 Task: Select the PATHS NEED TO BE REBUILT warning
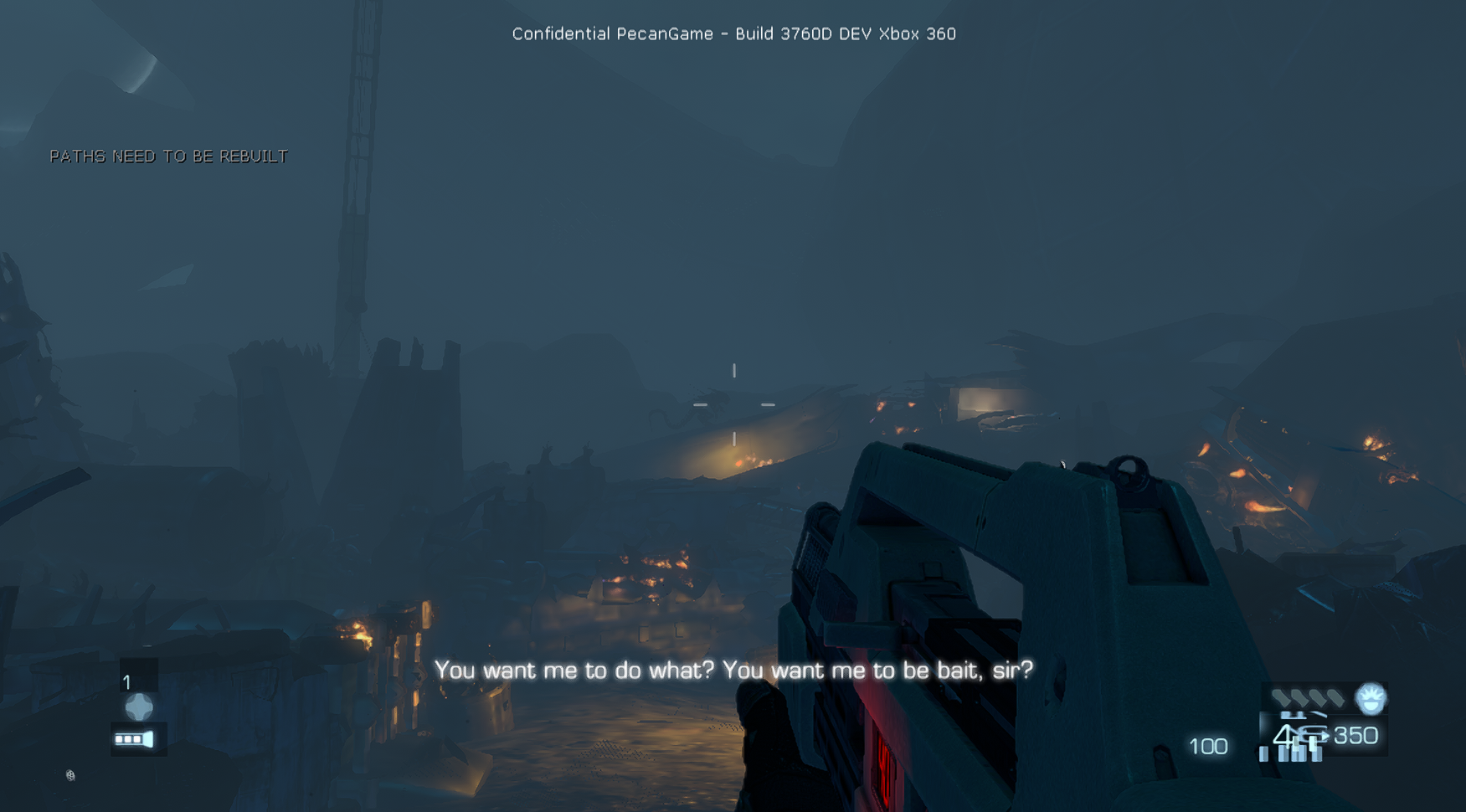click(x=168, y=156)
